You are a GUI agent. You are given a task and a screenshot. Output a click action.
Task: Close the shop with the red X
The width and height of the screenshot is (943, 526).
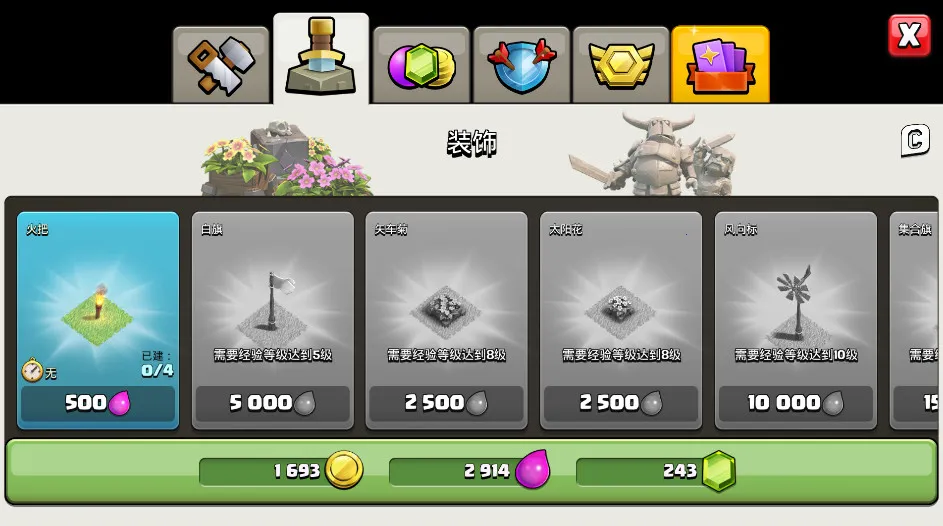[908, 36]
